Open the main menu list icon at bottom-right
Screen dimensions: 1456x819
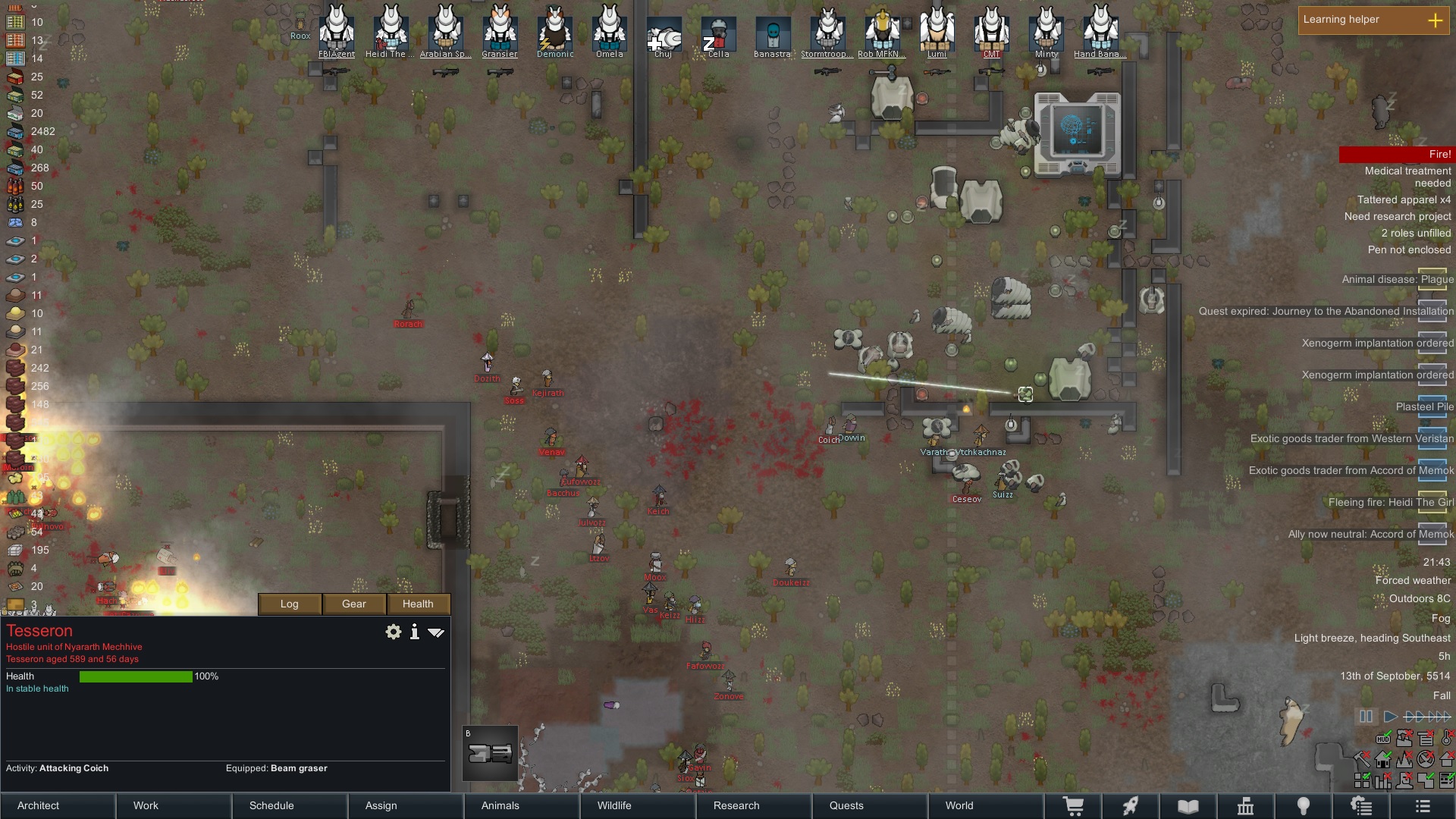[x=1423, y=805]
